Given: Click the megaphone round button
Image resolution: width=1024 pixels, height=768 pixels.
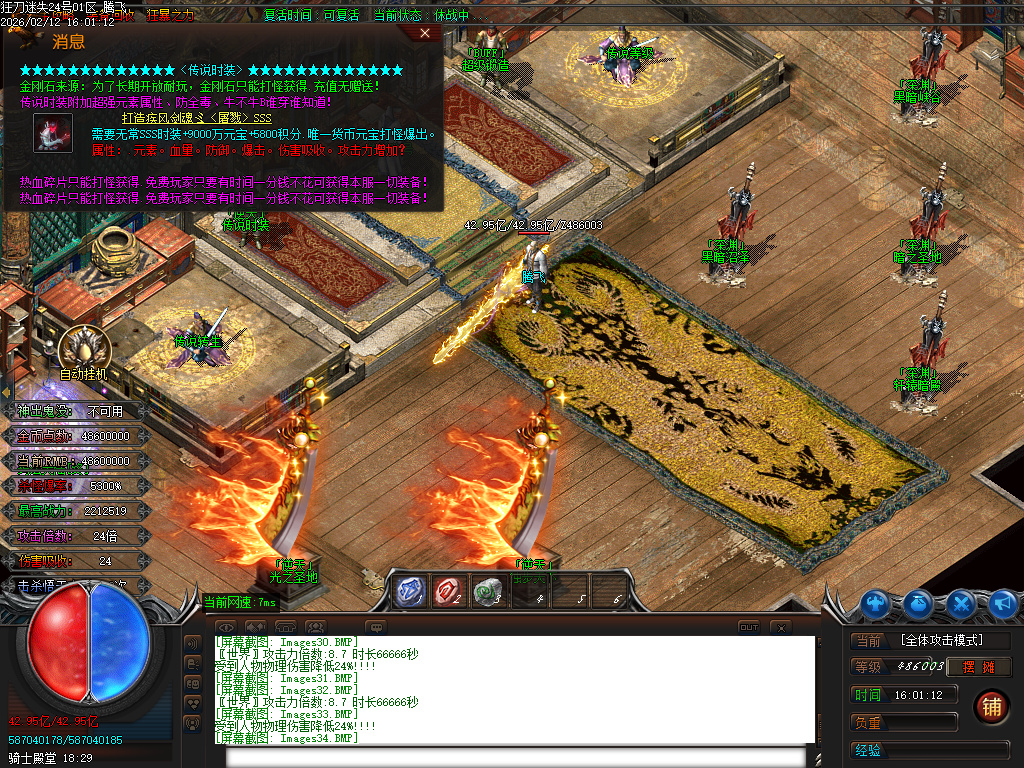Looking at the screenshot, I should click(x=1003, y=603).
